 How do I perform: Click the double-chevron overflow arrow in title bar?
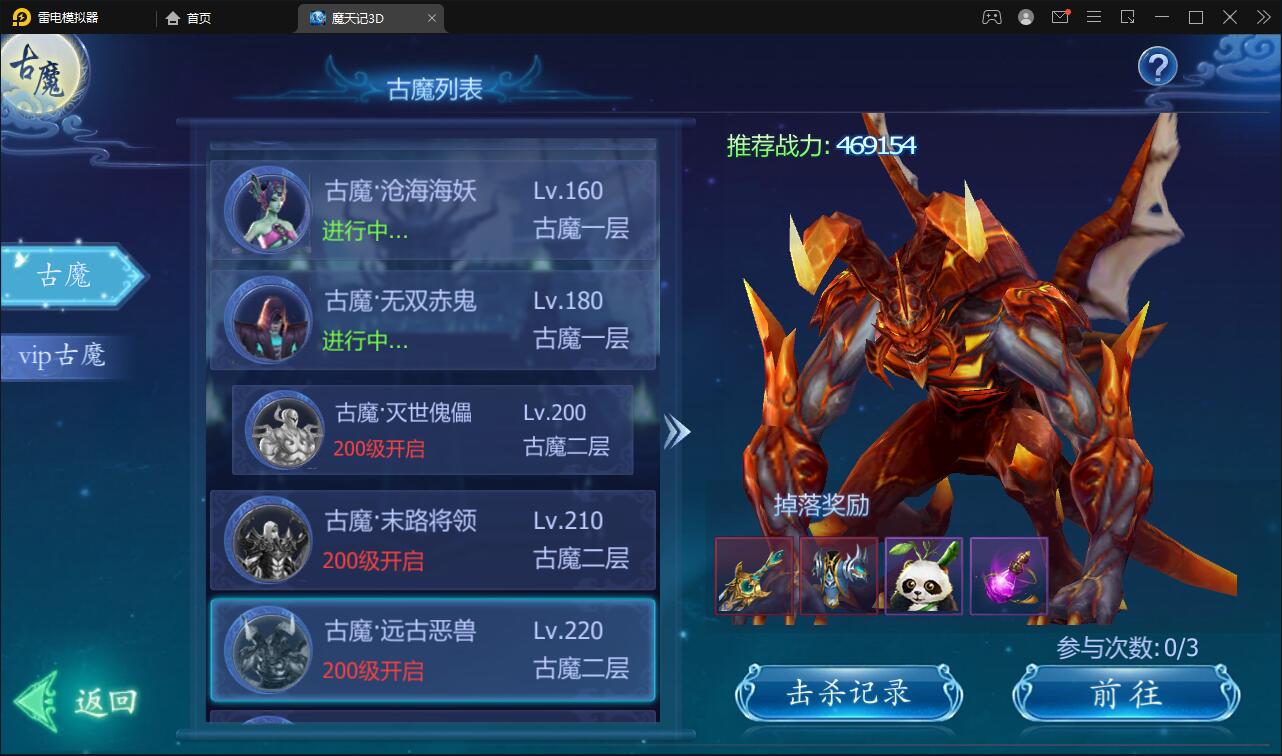tap(1262, 17)
